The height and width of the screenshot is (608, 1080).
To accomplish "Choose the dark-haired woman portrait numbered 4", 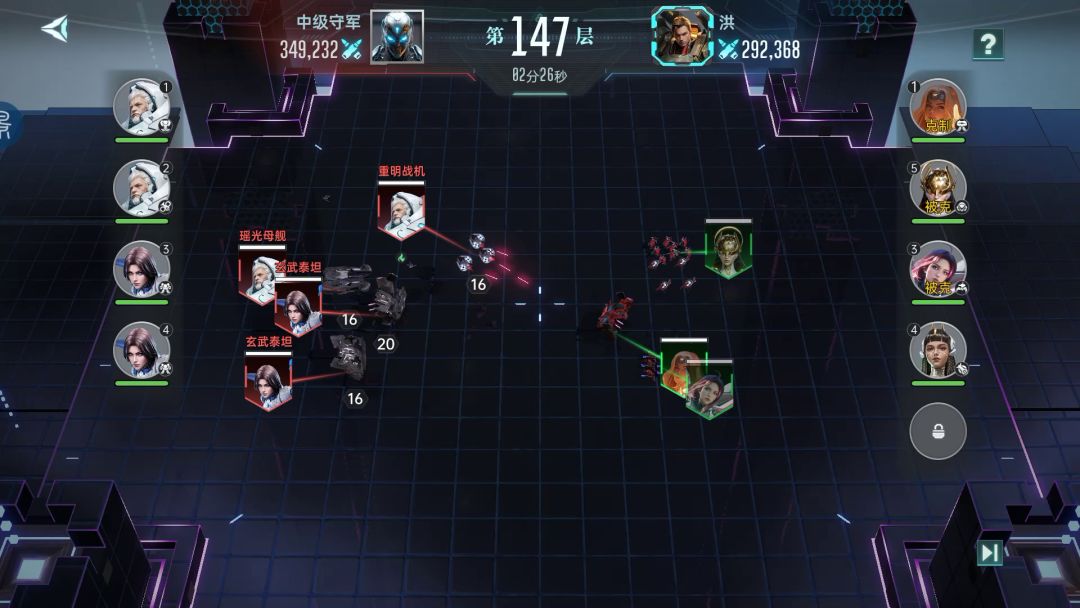I will point(141,349).
